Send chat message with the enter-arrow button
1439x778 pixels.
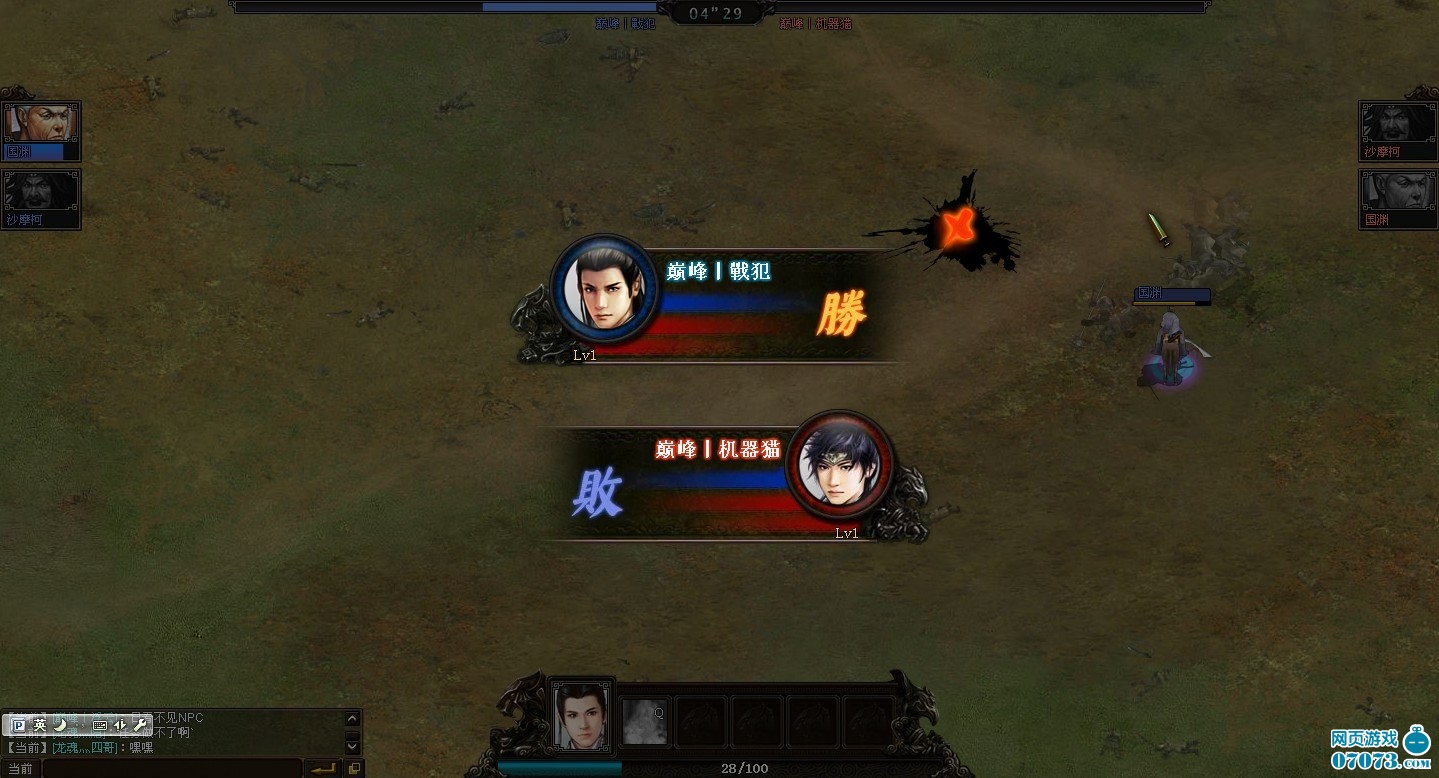click(322, 769)
